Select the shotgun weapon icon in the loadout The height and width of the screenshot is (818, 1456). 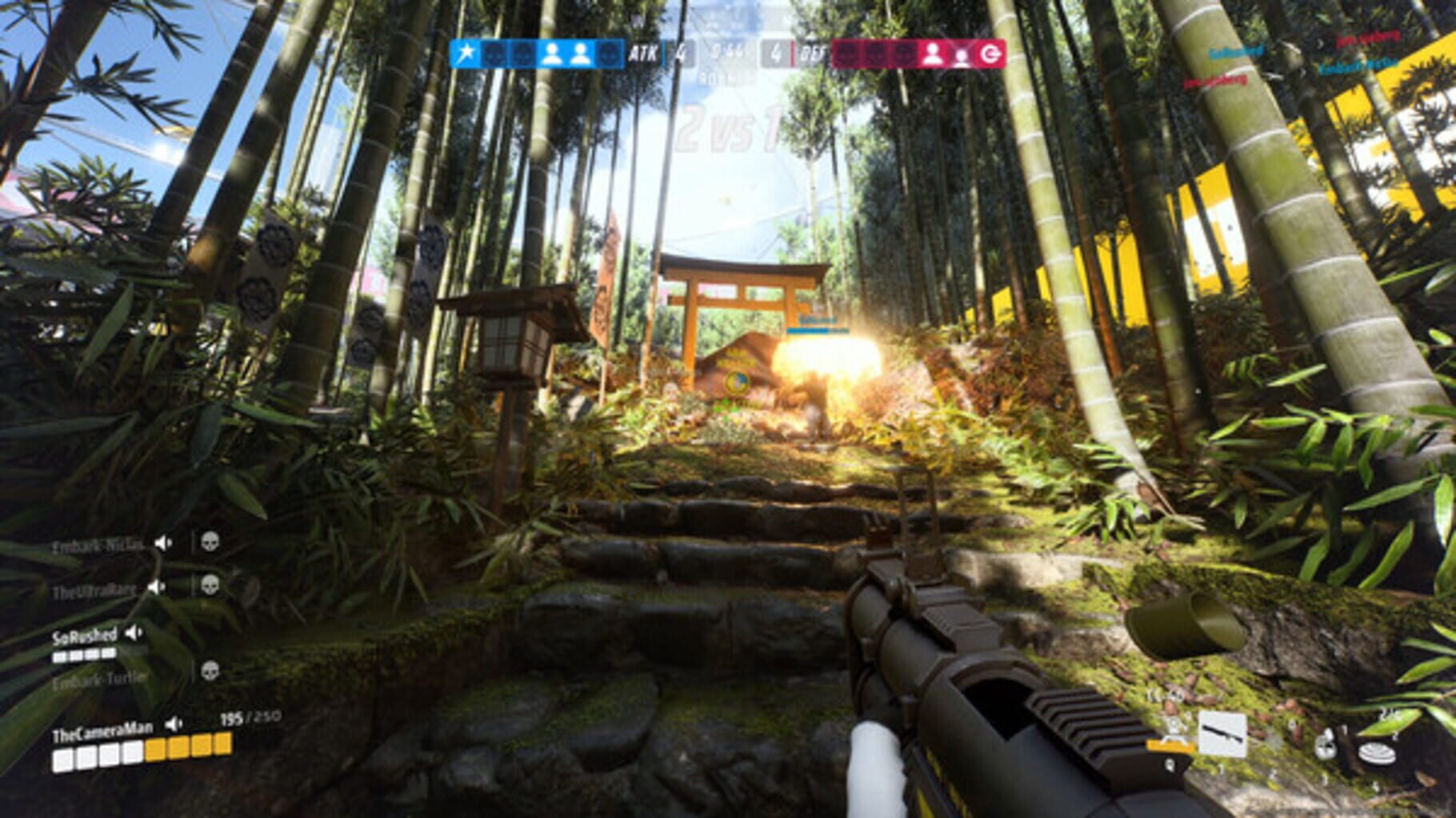(x=1222, y=734)
